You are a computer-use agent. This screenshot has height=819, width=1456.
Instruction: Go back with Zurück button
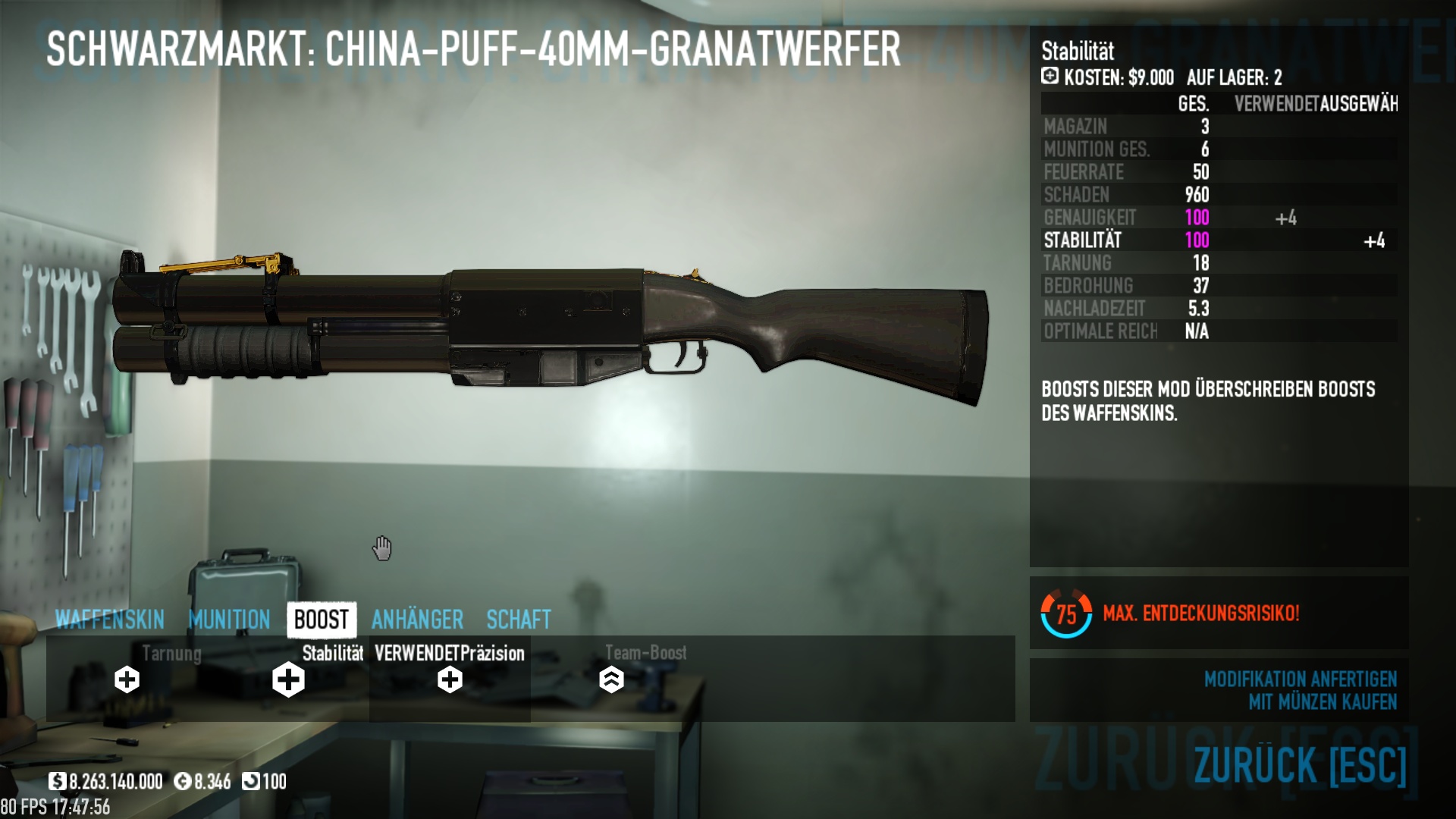[1300, 764]
